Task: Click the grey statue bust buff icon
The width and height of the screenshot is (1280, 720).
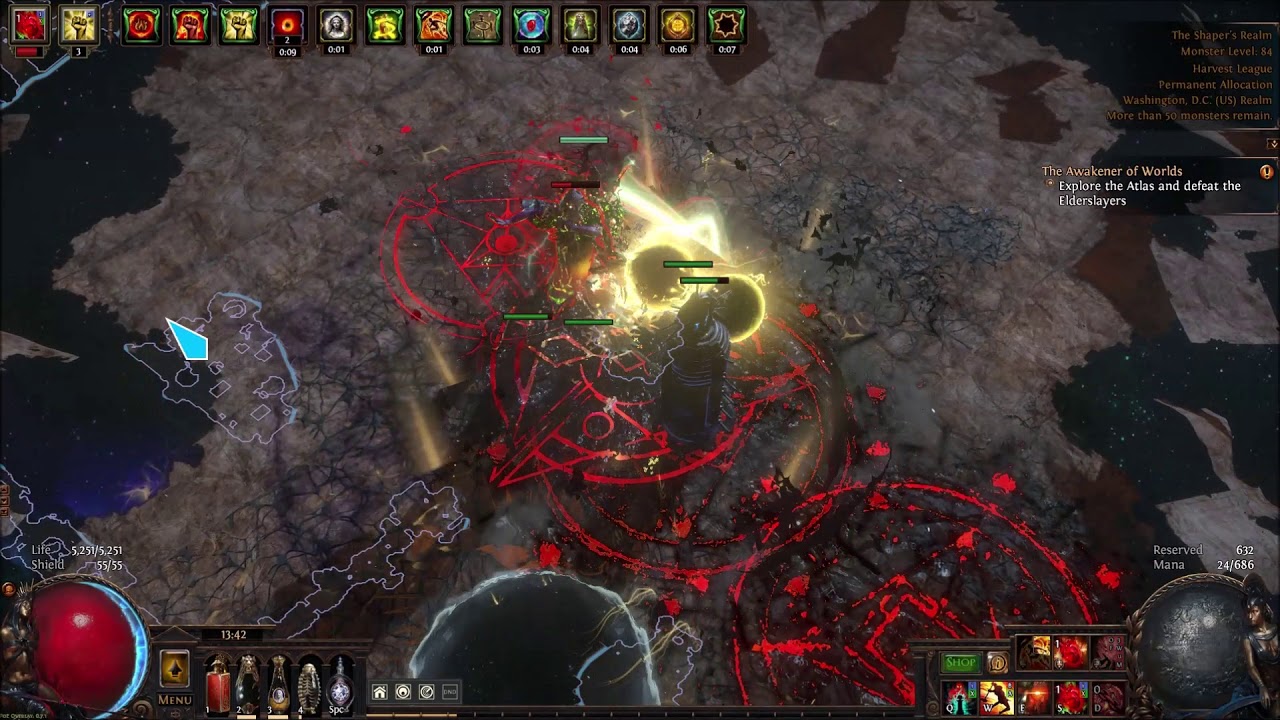Action: pyautogui.click(x=336, y=25)
